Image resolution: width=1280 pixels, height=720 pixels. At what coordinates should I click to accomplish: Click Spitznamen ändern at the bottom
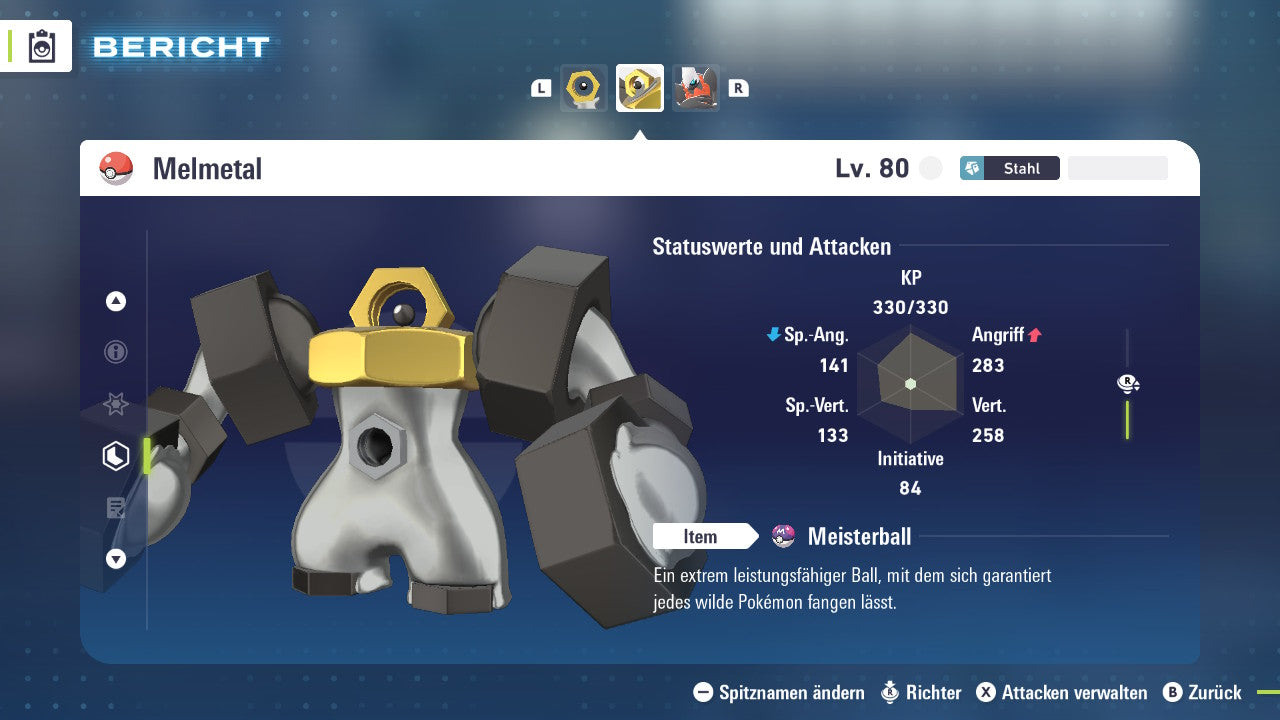click(778, 692)
